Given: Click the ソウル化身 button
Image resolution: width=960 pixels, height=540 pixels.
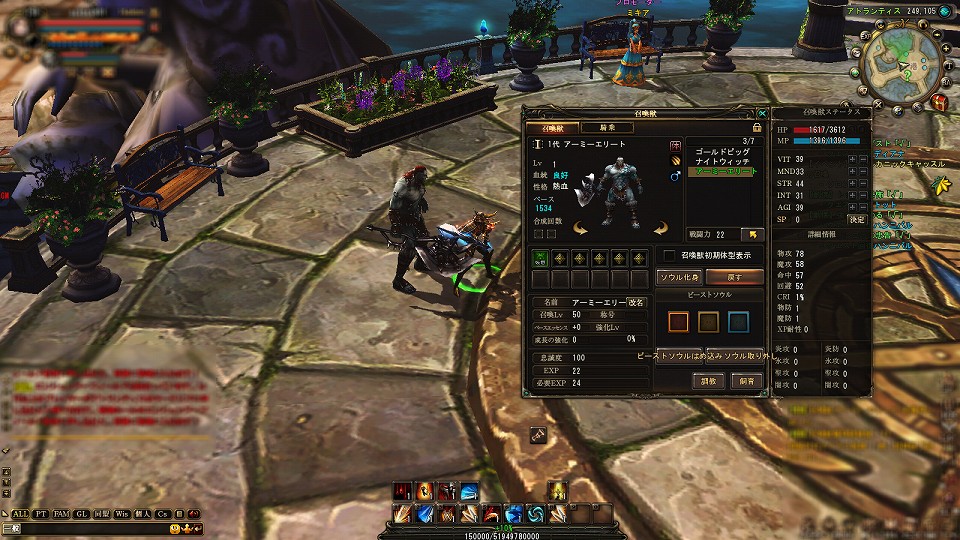Looking at the screenshot, I should [x=679, y=276].
